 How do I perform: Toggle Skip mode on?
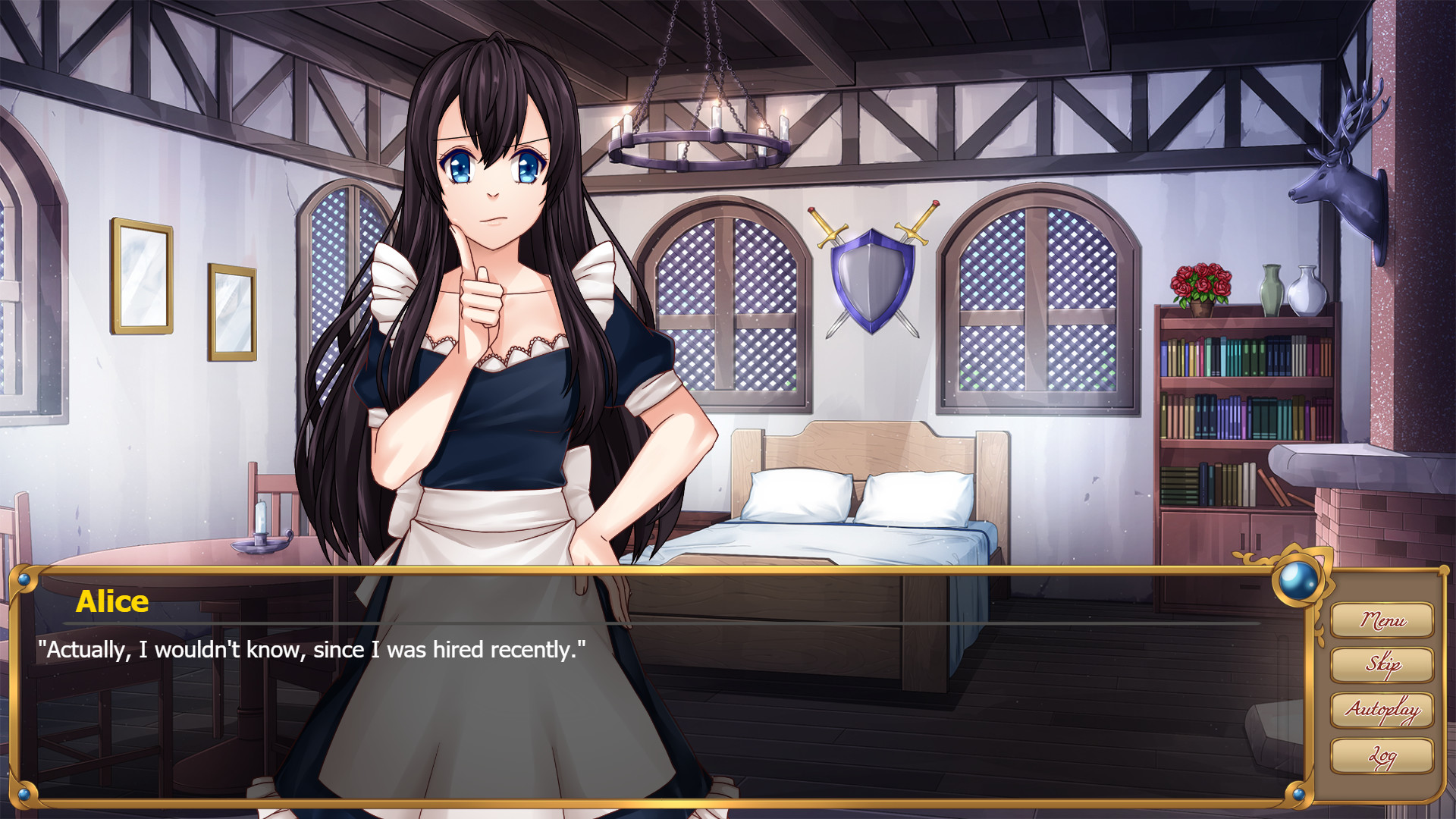[x=1382, y=665]
